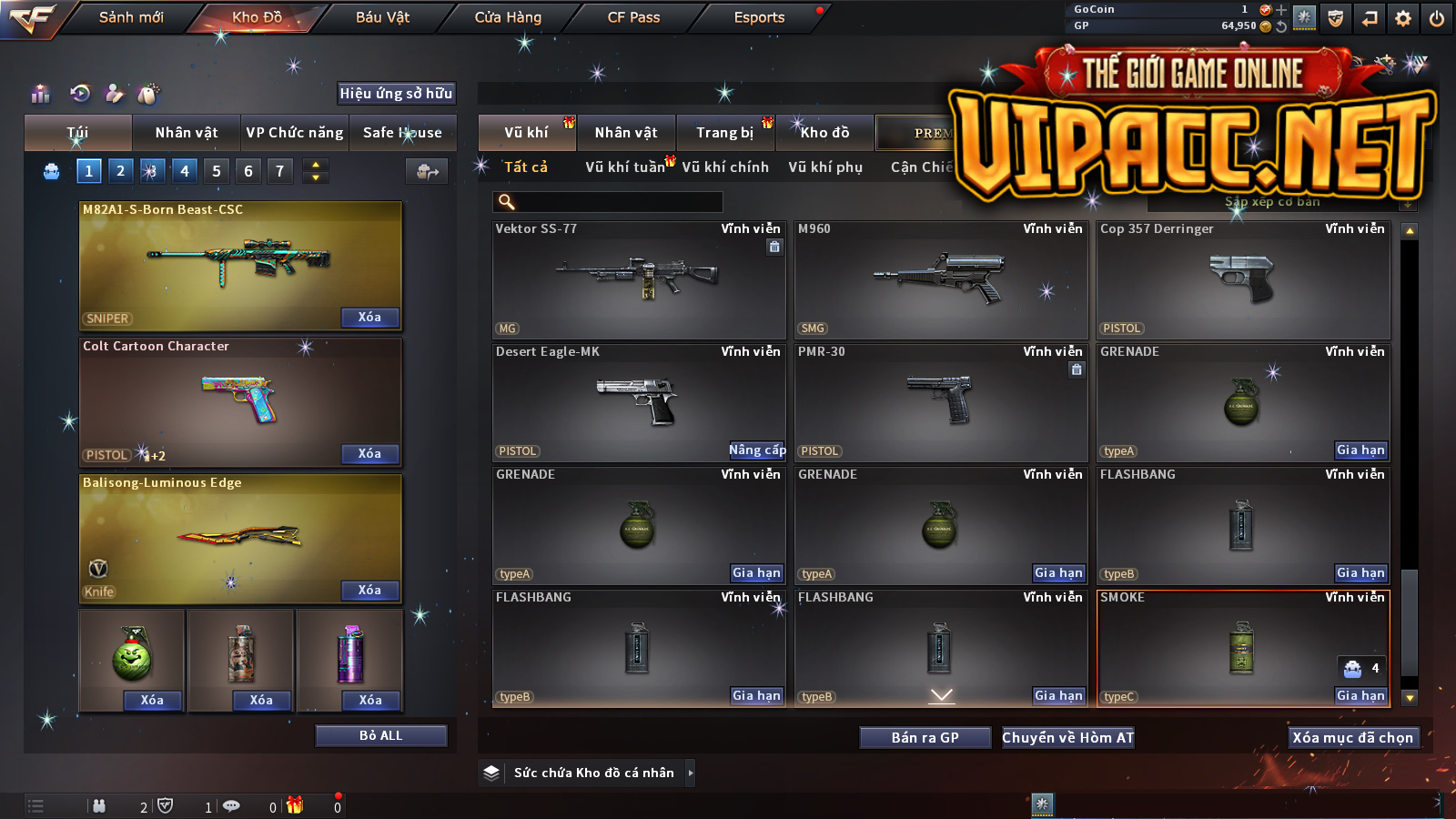Click Xóa mục đã chọn button
Viewport: 1456px width, 819px height.
click(1352, 738)
